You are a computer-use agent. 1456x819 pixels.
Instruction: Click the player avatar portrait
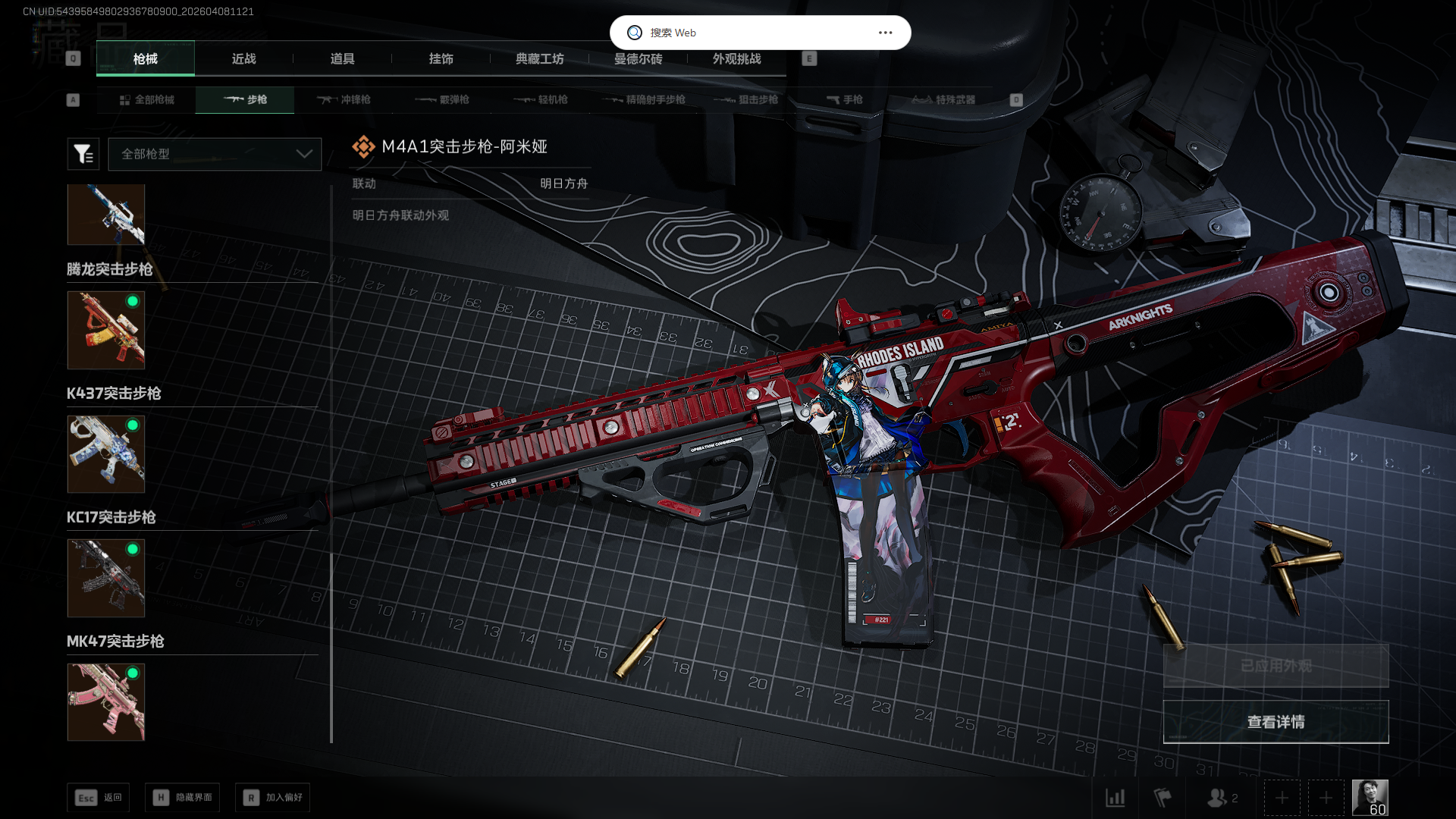pyautogui.click(x=1370, y=798)
